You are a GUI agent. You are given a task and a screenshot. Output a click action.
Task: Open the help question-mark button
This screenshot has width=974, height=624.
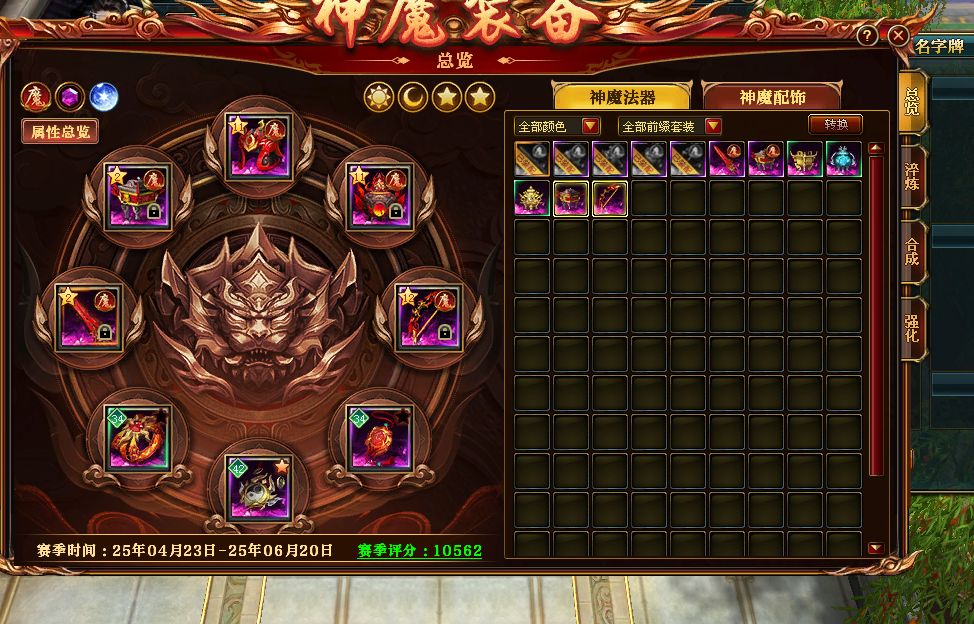tap(867, 37)
